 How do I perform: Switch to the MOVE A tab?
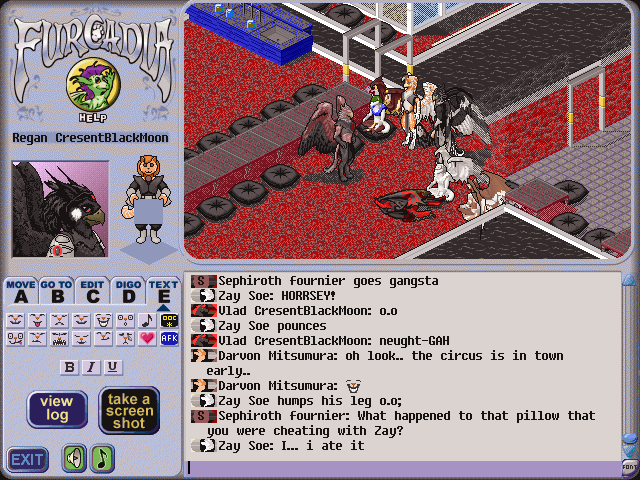(x=20, y=290)
